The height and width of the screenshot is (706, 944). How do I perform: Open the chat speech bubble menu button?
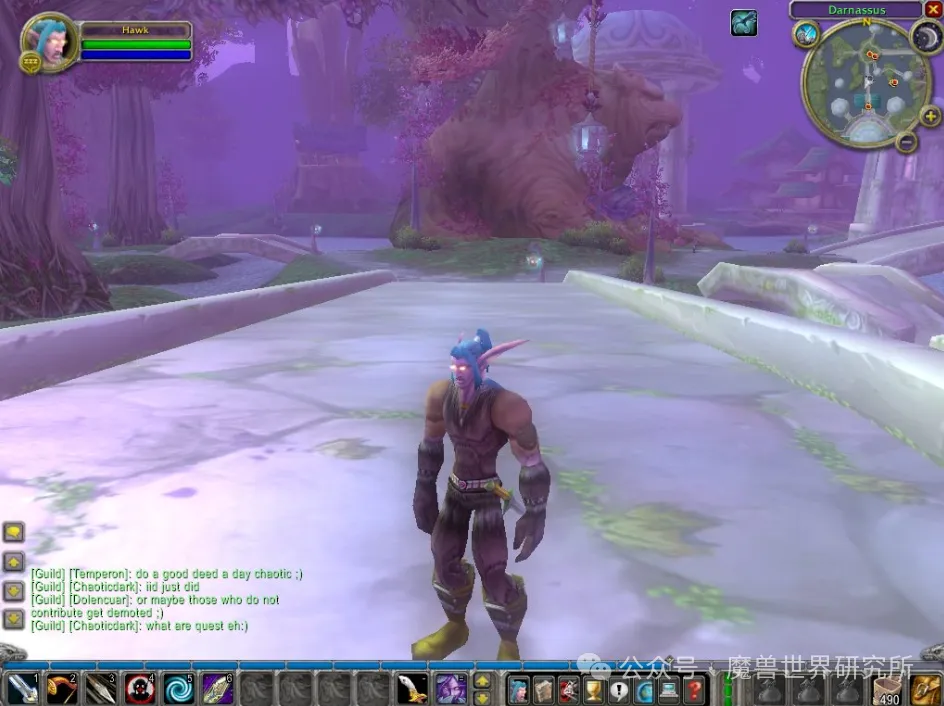tap(13, 532)
